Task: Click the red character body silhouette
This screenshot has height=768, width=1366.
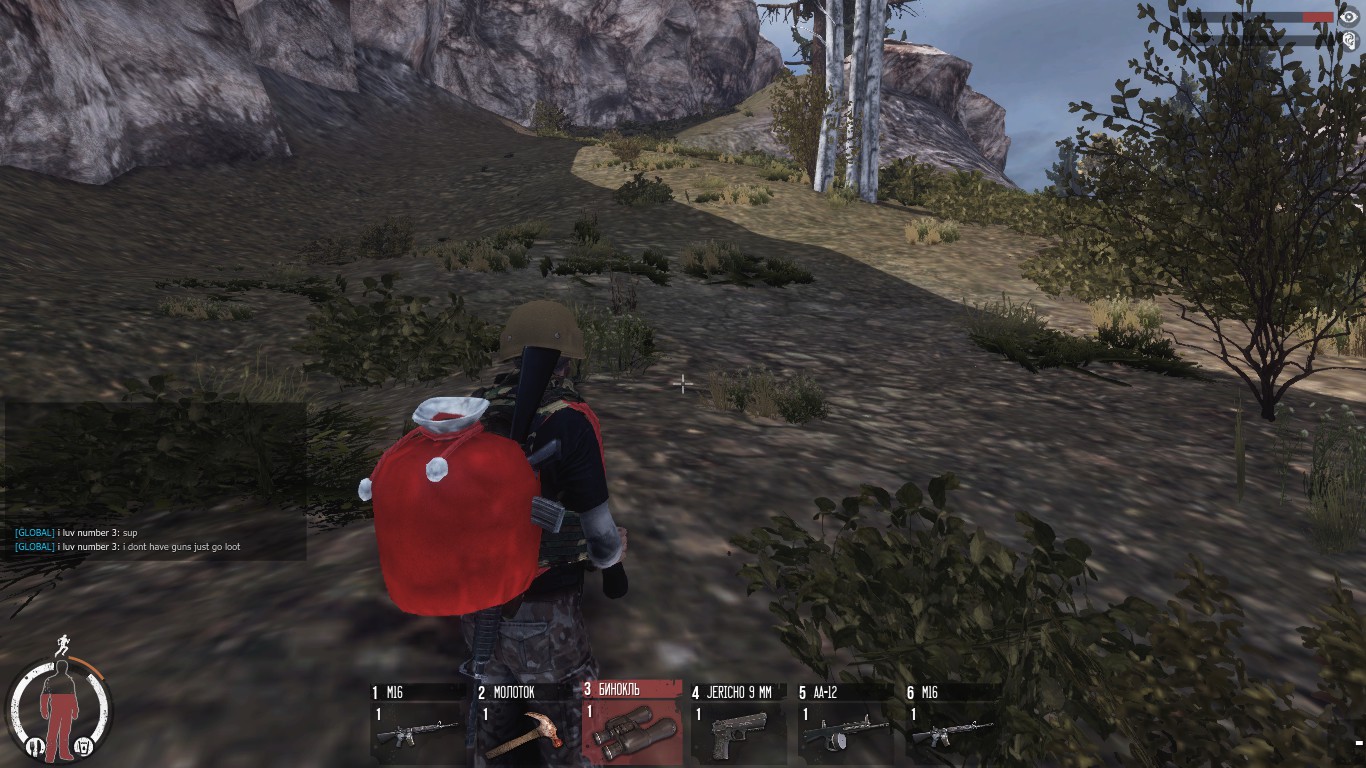Action: [x=60, y=708]
